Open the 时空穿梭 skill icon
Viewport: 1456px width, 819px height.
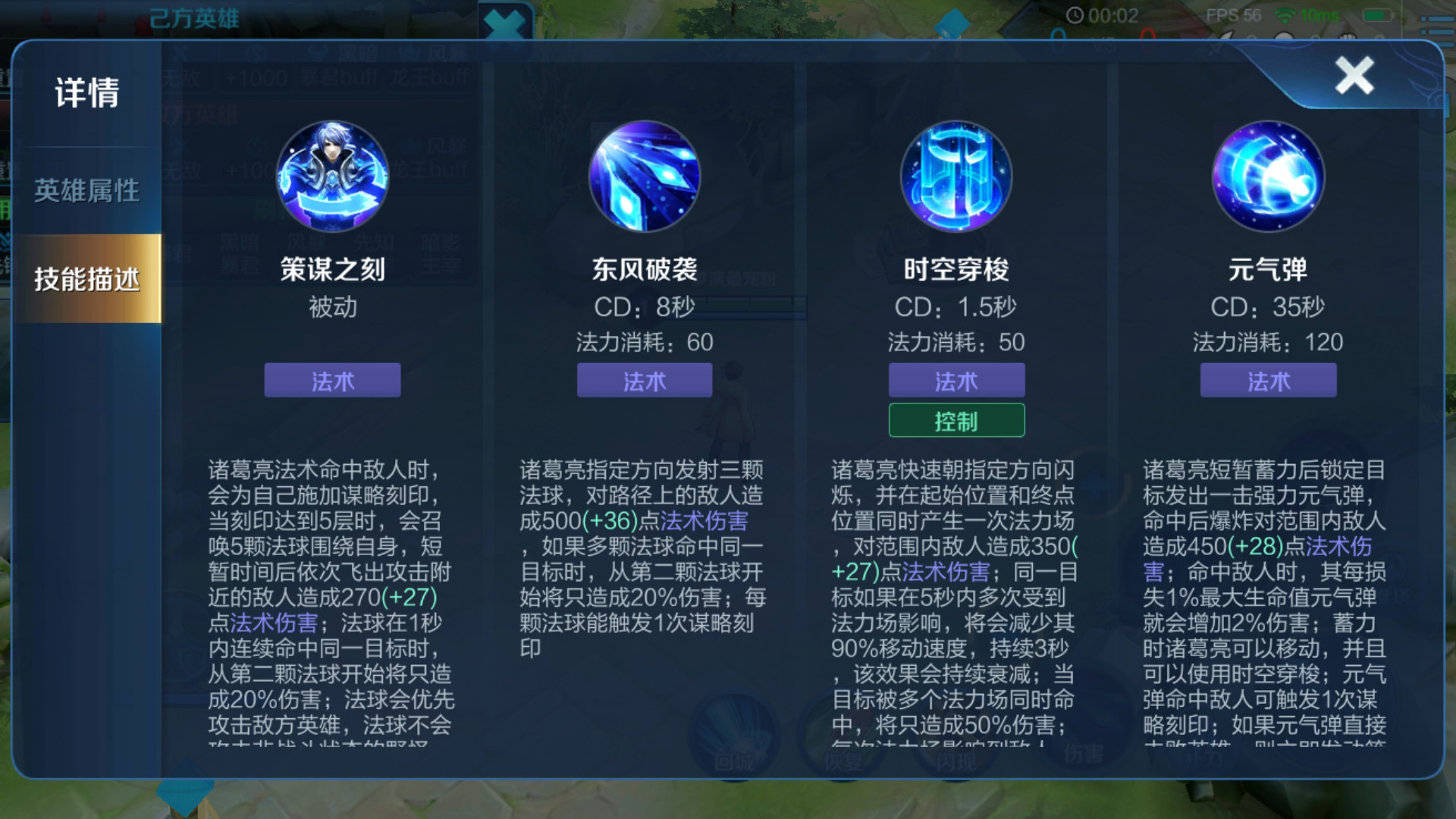click(956, 176)
